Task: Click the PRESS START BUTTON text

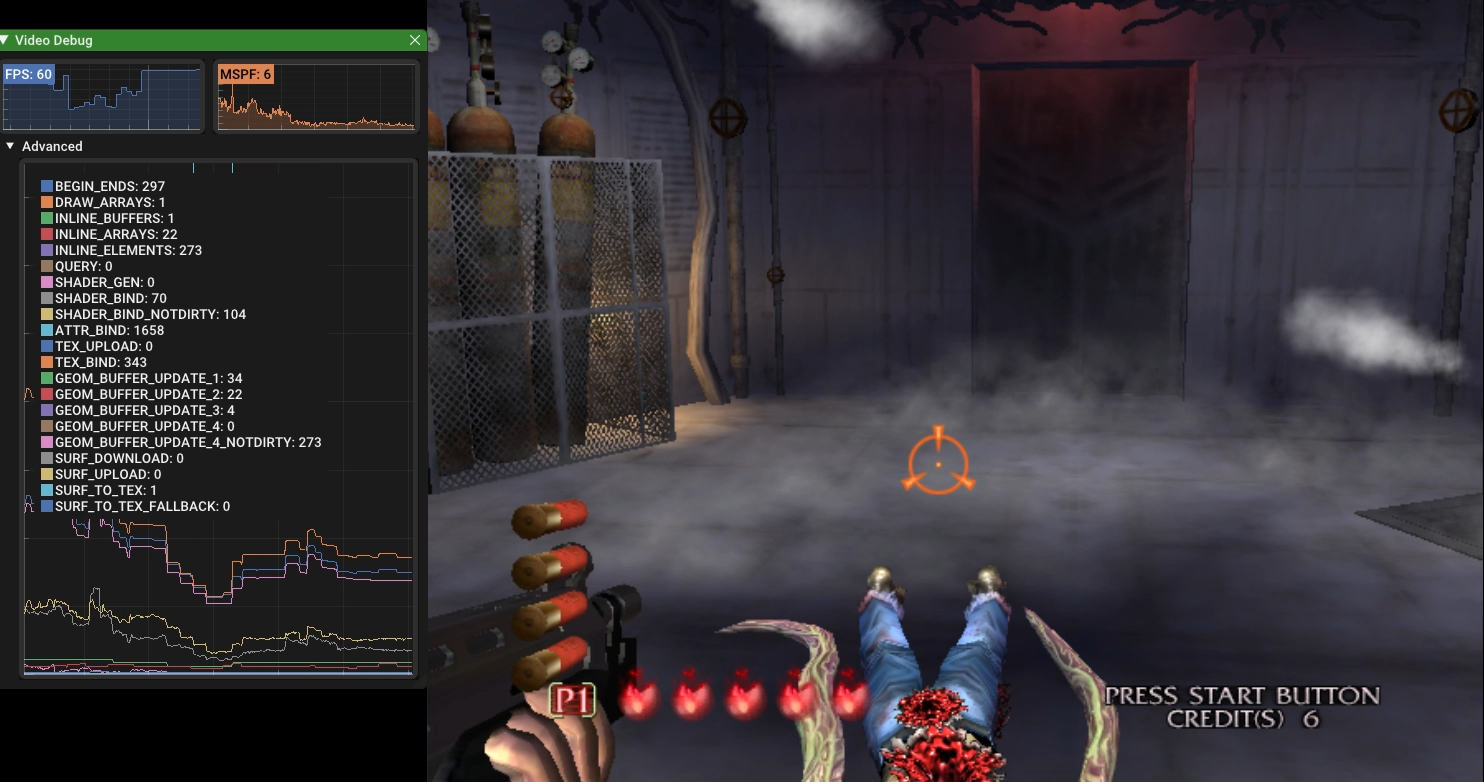Action: (1243, 695)
